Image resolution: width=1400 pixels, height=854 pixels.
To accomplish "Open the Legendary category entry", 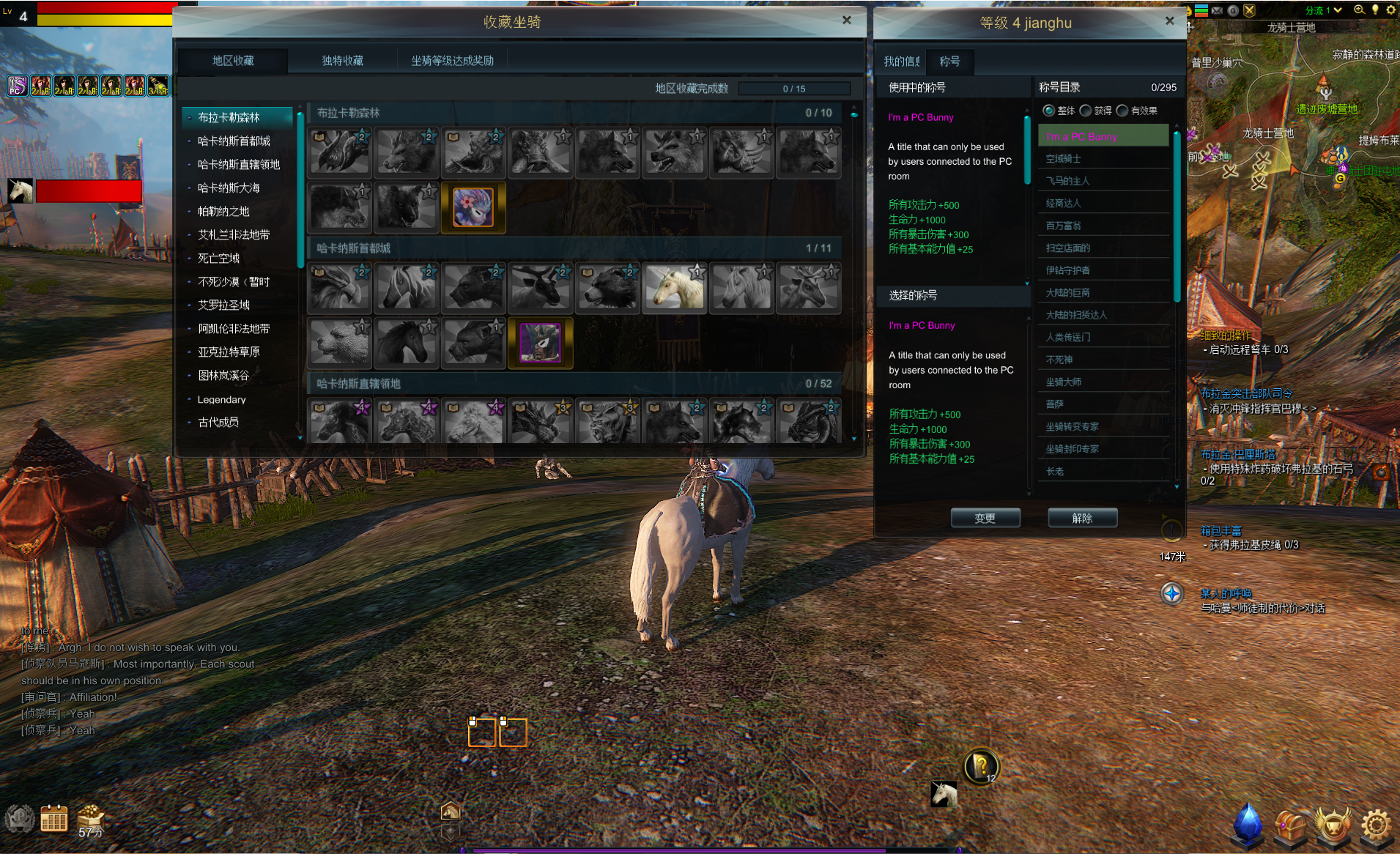I will (221, 400).
